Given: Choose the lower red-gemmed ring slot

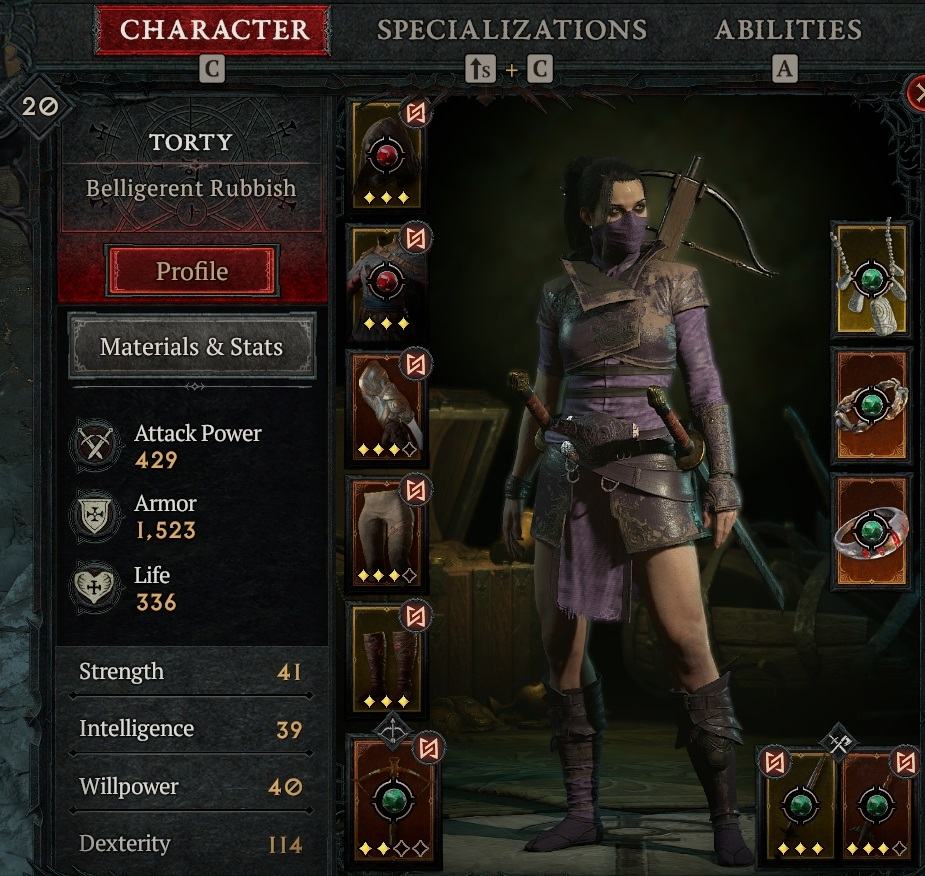Looking at the screenshot, I should coord(871,531).
